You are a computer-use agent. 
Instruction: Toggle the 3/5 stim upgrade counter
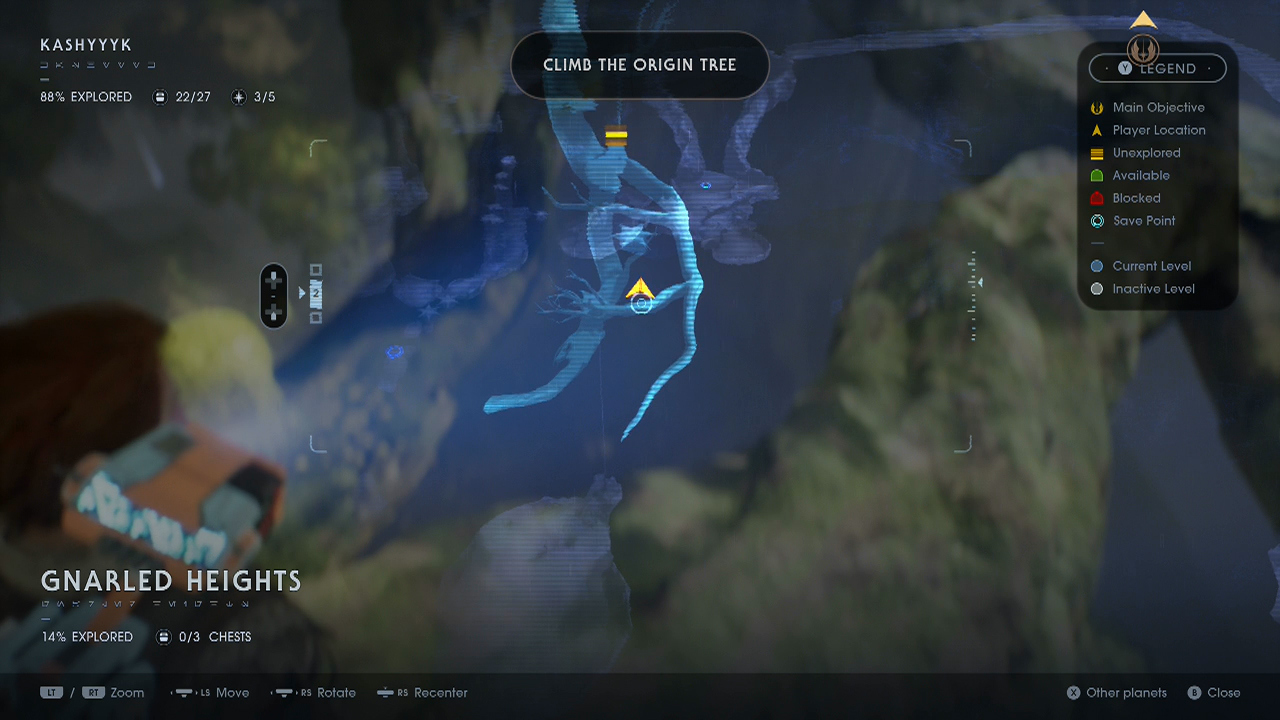click(x=238, y=97)
